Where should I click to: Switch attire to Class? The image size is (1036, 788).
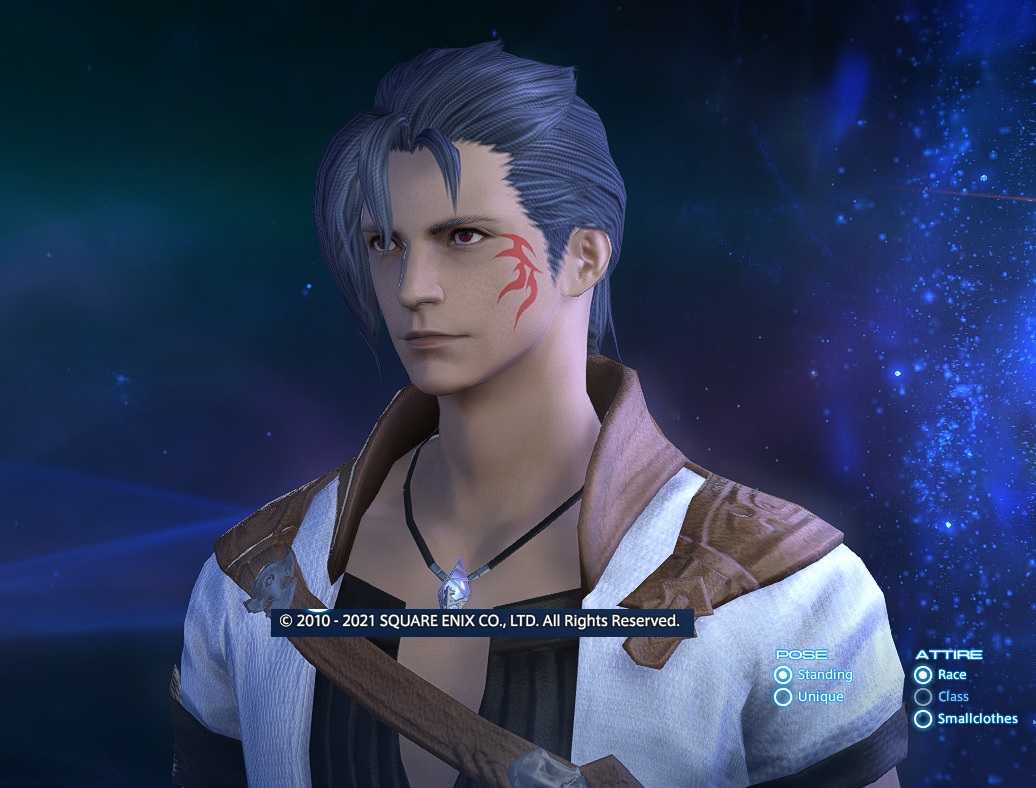pos(923,697)
